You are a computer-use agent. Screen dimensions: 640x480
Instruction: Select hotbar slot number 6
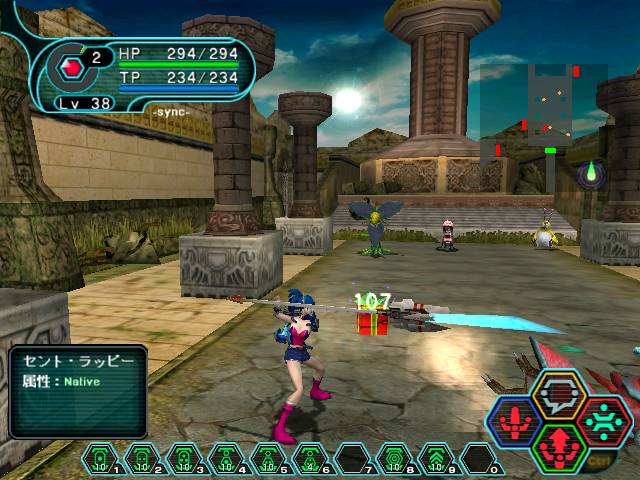point(309,460)
